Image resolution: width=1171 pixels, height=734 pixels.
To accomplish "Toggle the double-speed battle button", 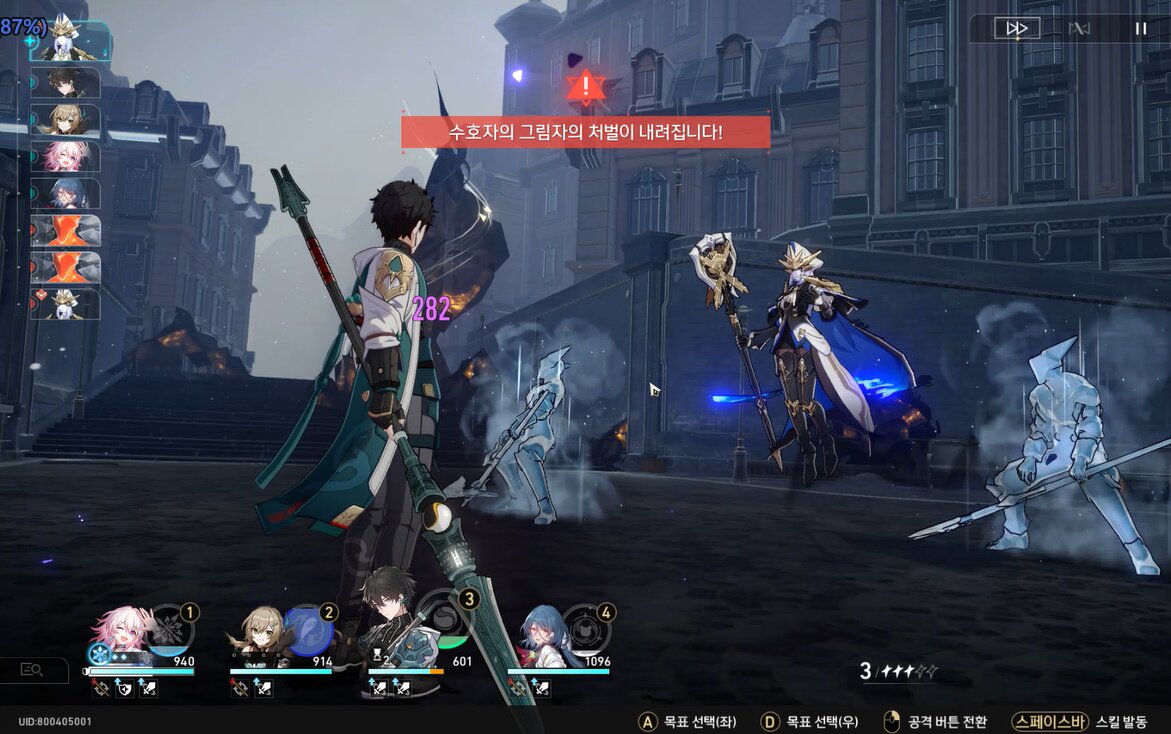I will [1016, 29].
